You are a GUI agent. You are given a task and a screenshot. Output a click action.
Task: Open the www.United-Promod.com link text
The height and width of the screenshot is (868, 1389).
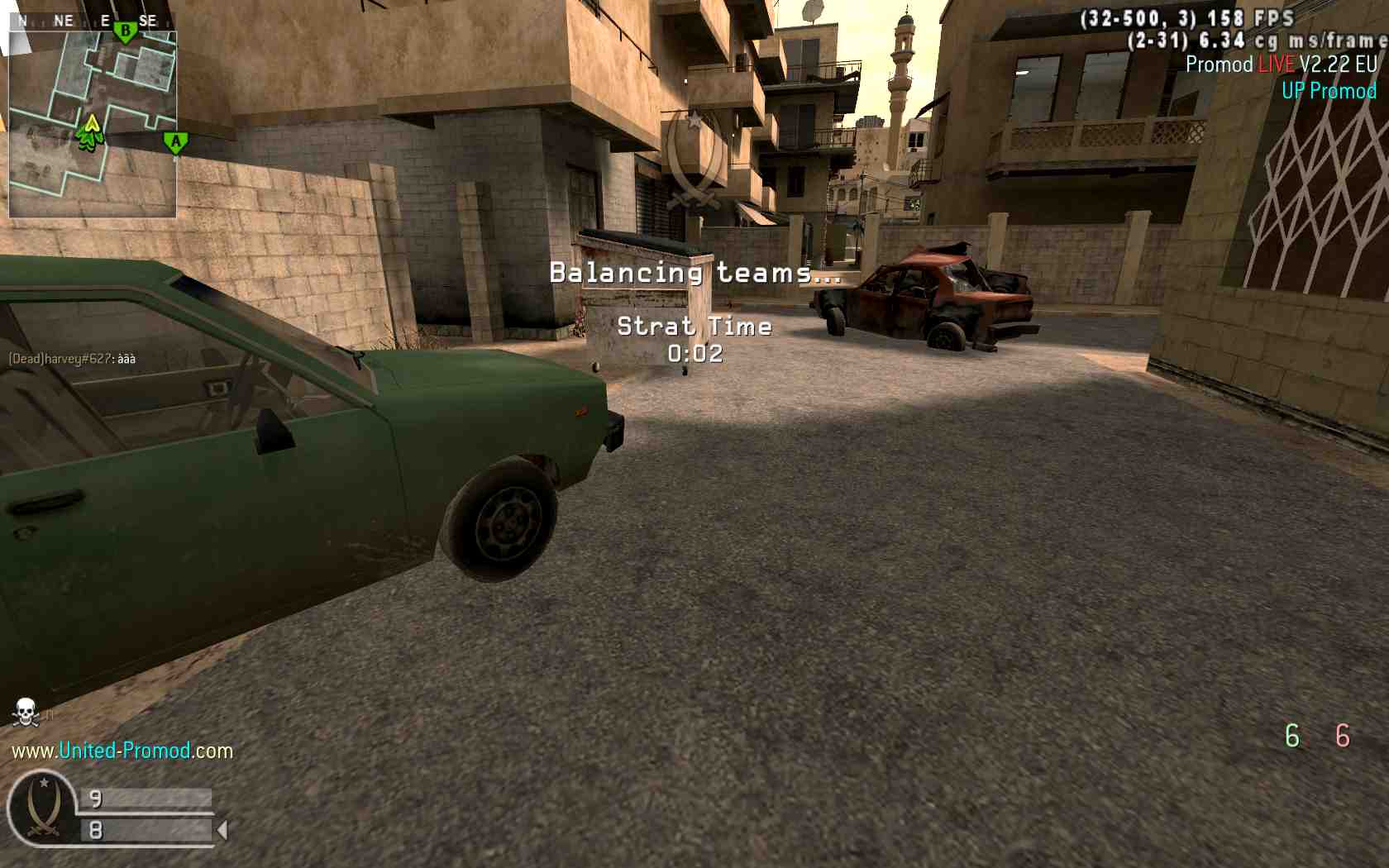[x=122, y=751]
